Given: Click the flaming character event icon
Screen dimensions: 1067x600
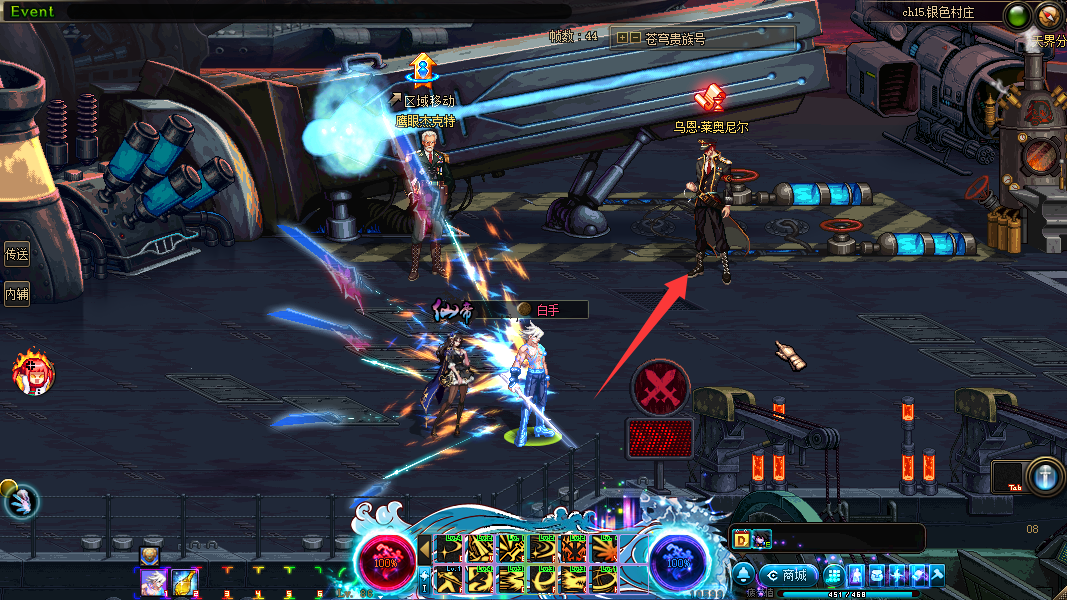Looking at the screenshot, I should [33, 374].
